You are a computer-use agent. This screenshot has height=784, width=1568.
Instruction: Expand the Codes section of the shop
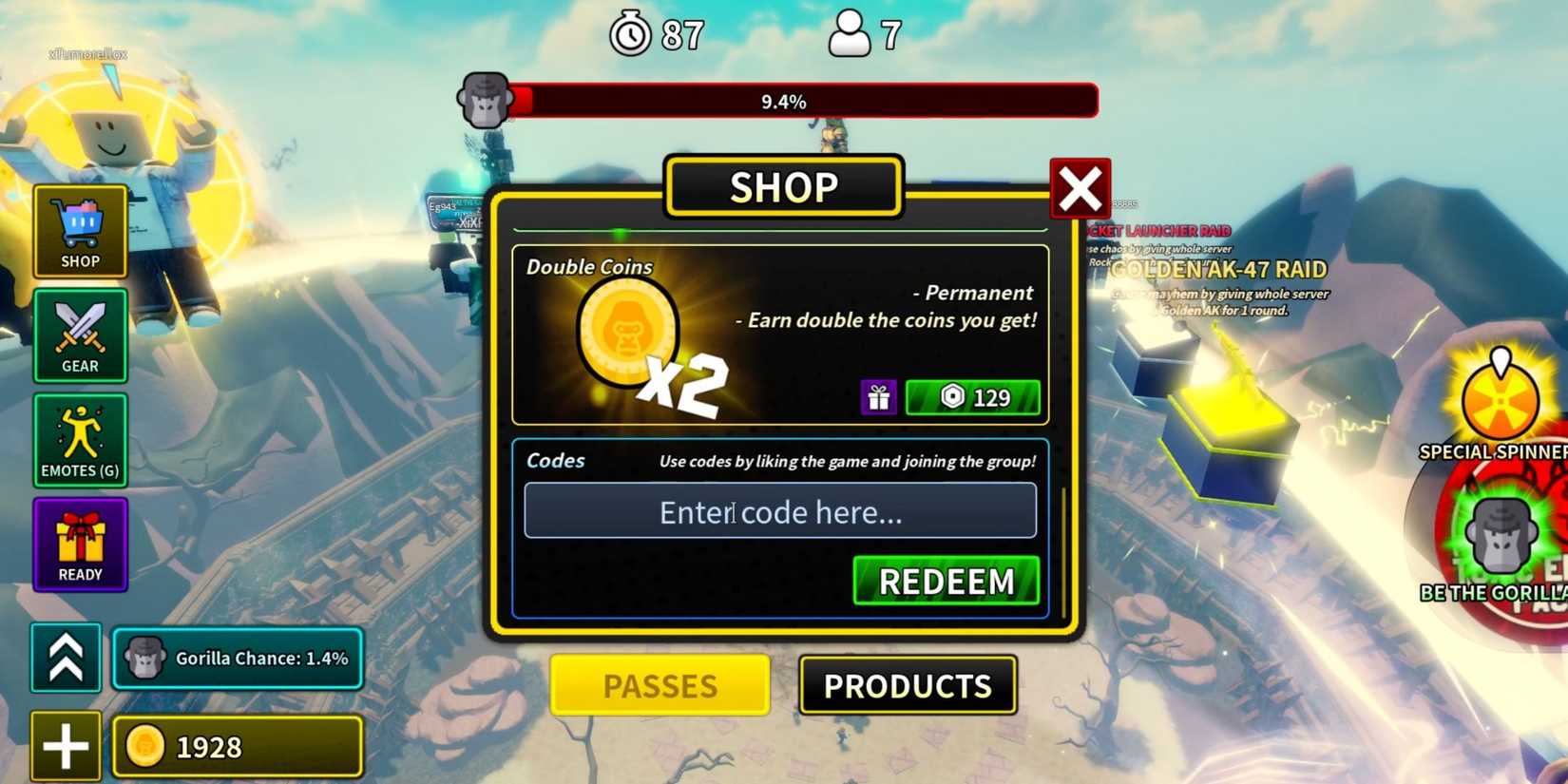pyautogui.click(x=556, y=461)
